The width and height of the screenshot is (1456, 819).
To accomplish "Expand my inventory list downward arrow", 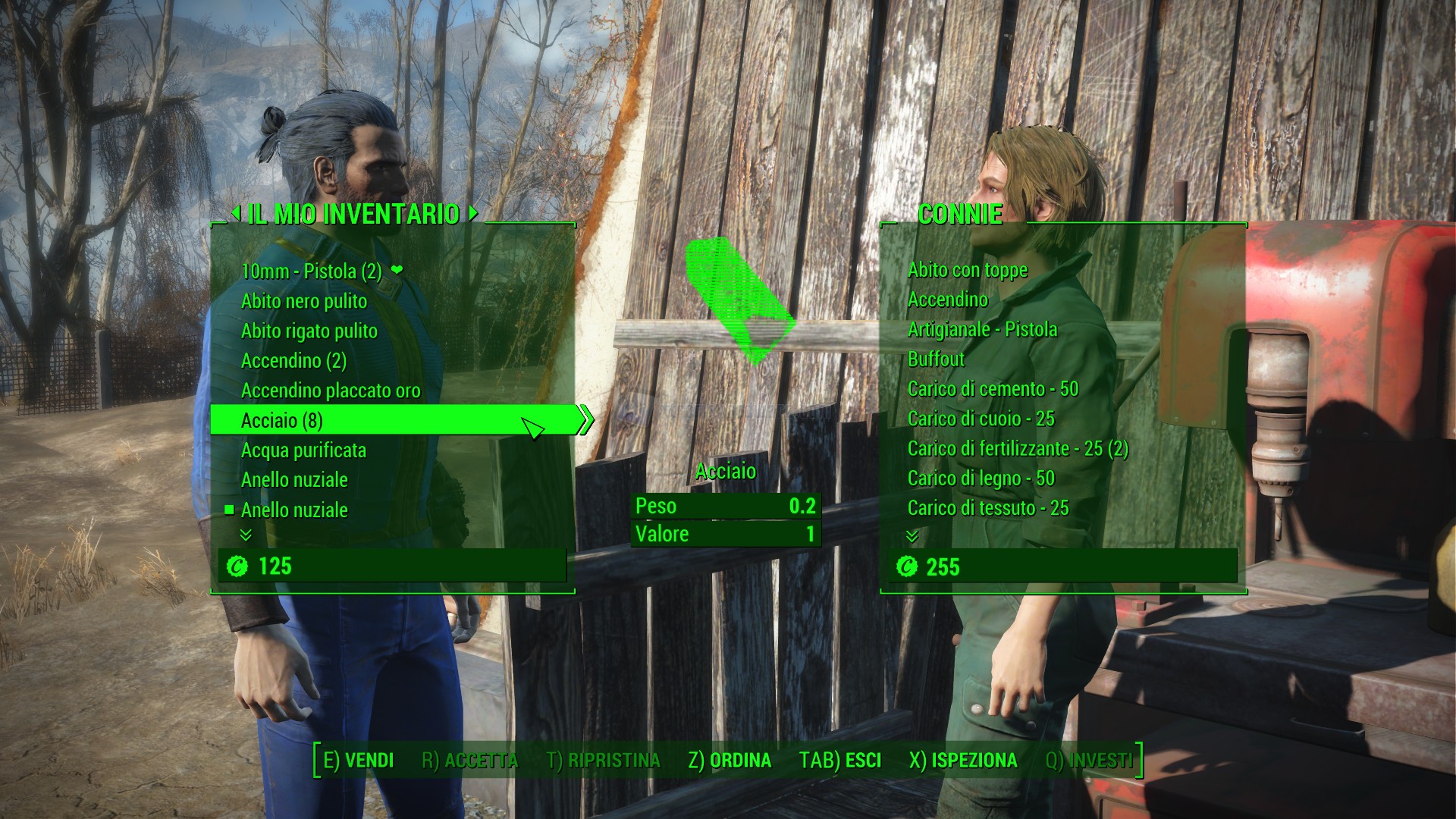I will tap(246, 535).
